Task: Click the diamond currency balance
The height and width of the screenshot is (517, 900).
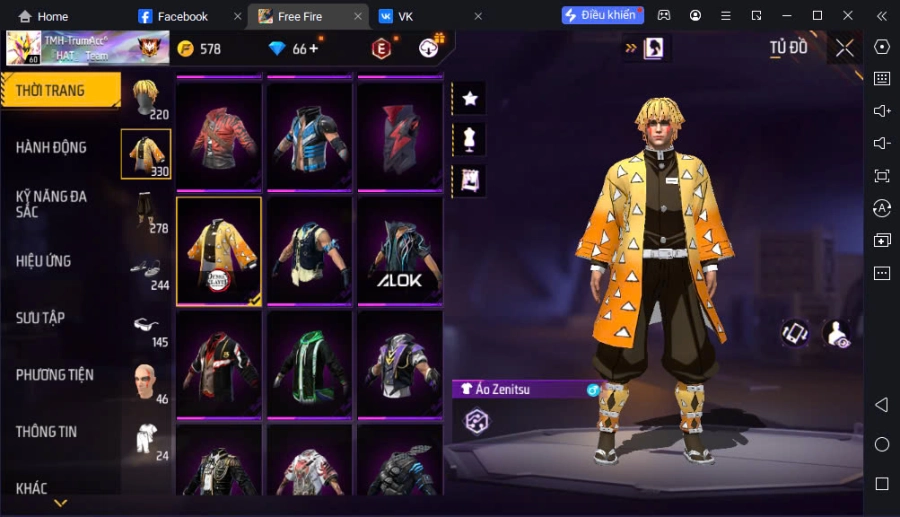Action: pos(294,49)
